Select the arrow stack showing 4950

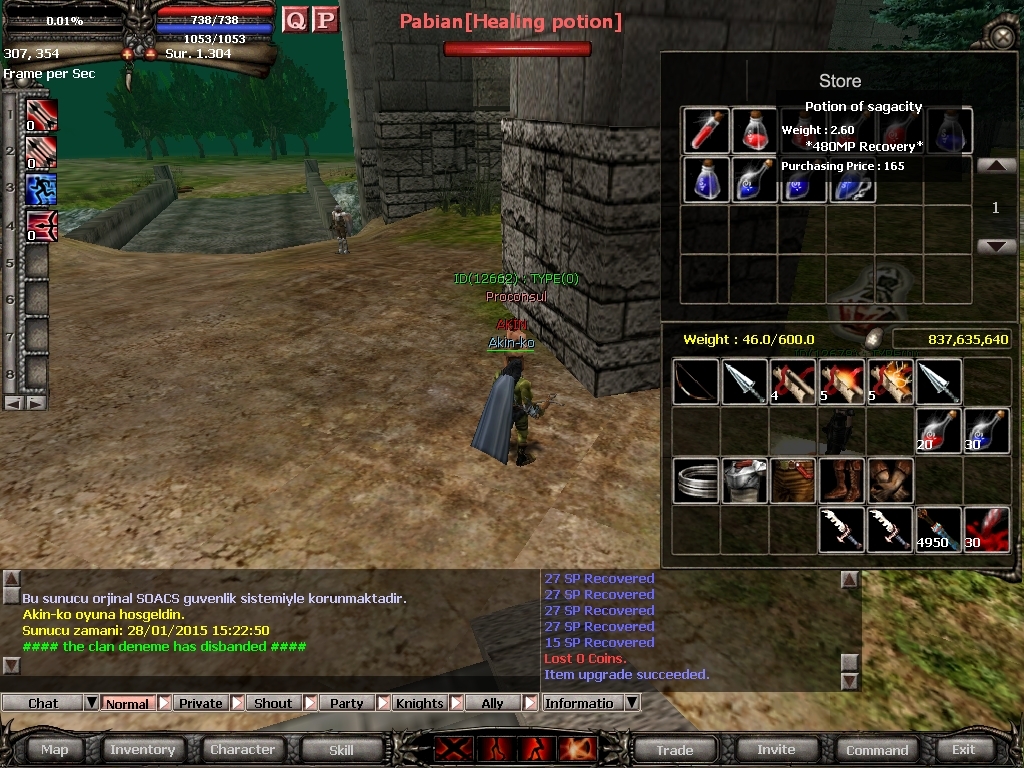938,530
